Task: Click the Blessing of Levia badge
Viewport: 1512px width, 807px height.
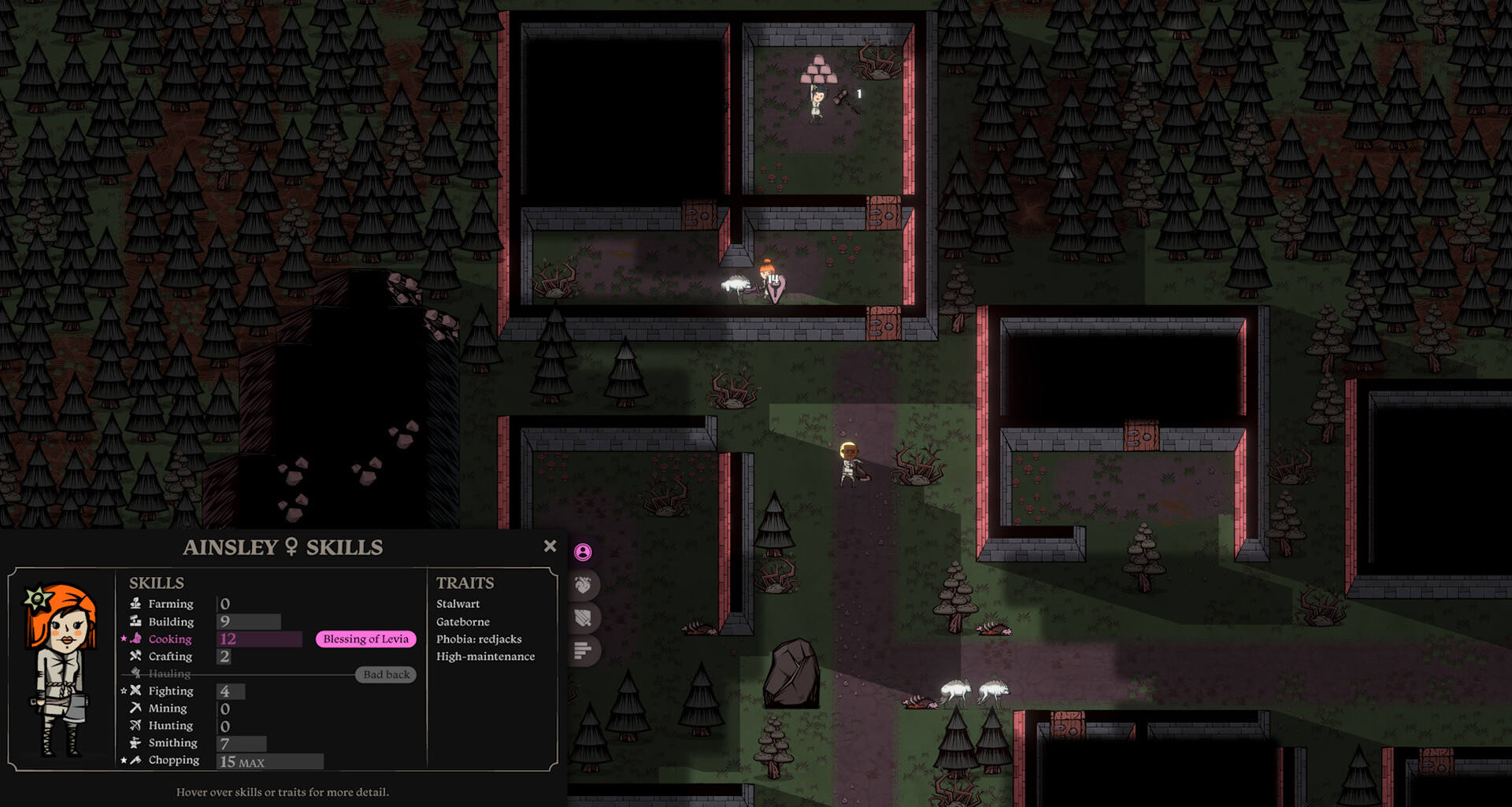Action: [365, 639]
